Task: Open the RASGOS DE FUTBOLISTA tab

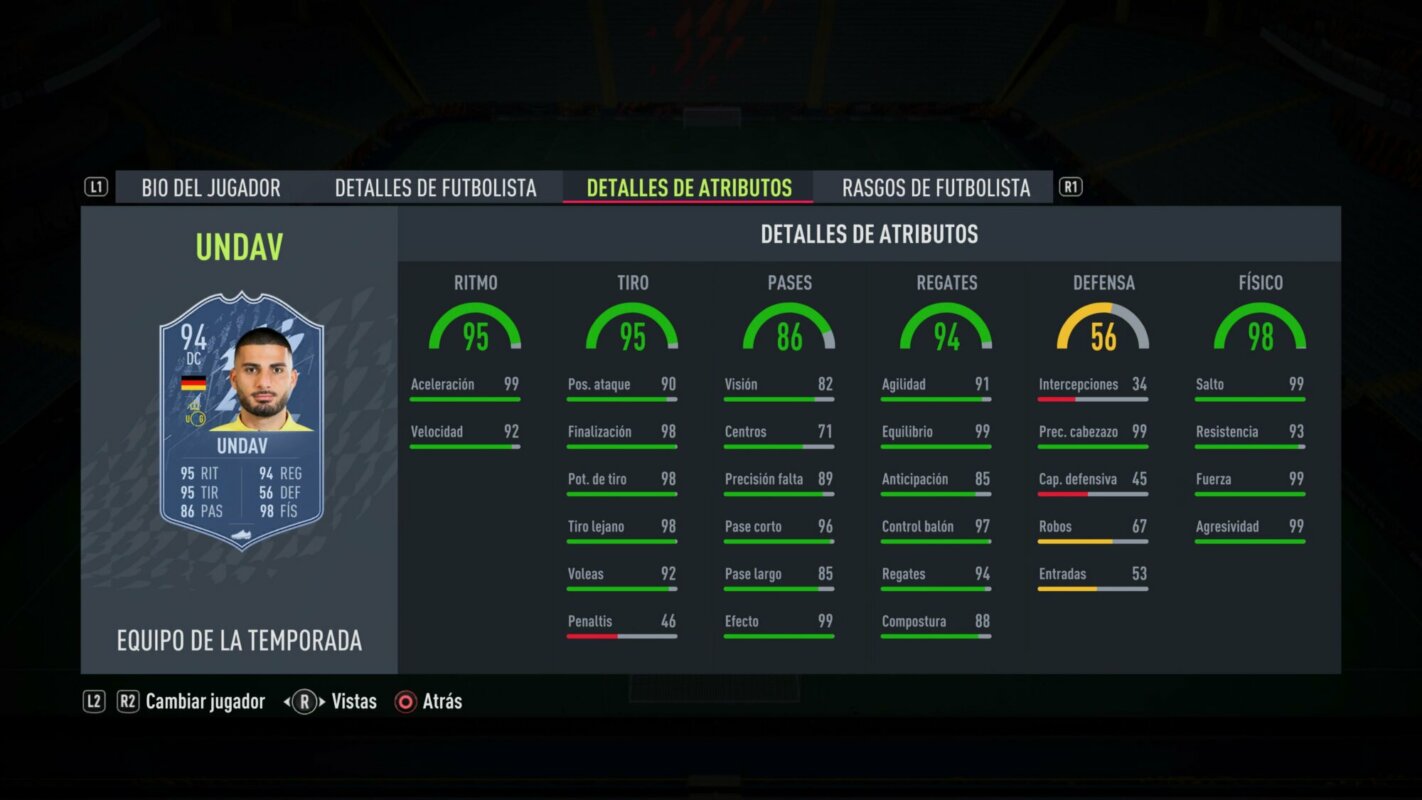Action: click(936, 187)
